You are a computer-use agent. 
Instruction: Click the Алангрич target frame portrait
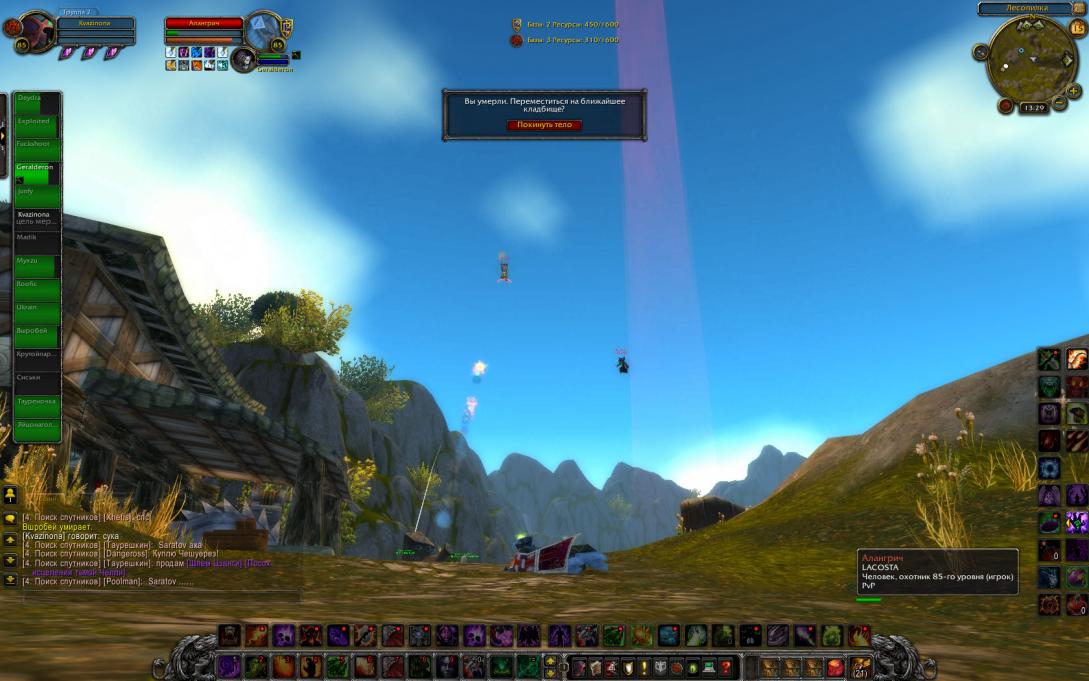tap(264, 31)
